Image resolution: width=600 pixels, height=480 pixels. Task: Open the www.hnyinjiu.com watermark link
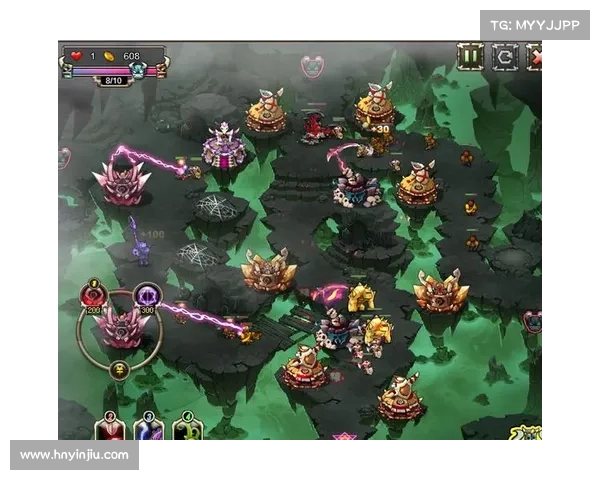coord(75,455)
